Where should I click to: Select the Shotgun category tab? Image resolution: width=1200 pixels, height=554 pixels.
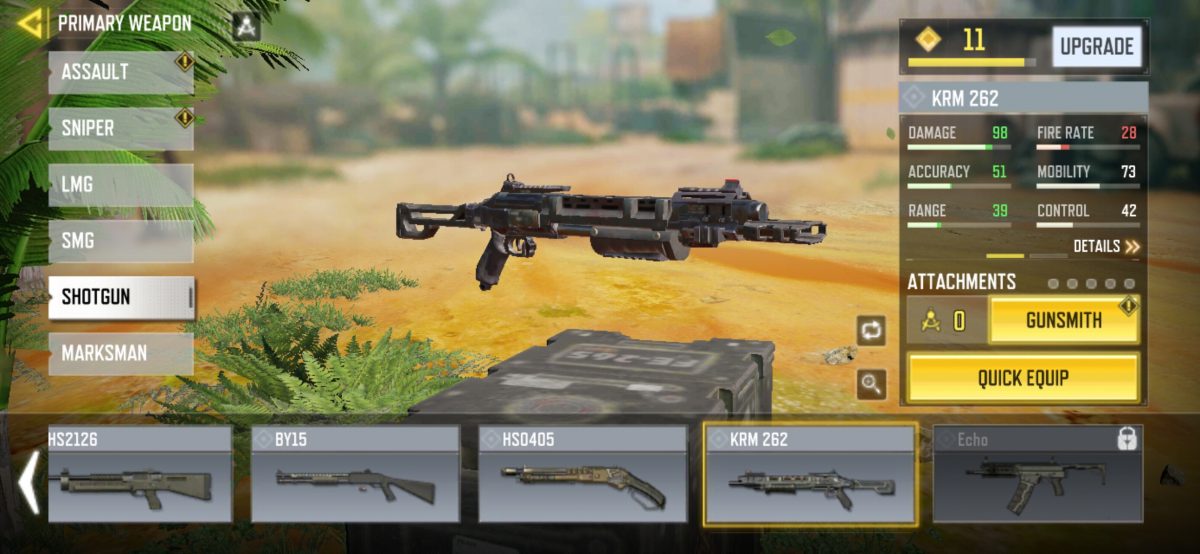120,297
